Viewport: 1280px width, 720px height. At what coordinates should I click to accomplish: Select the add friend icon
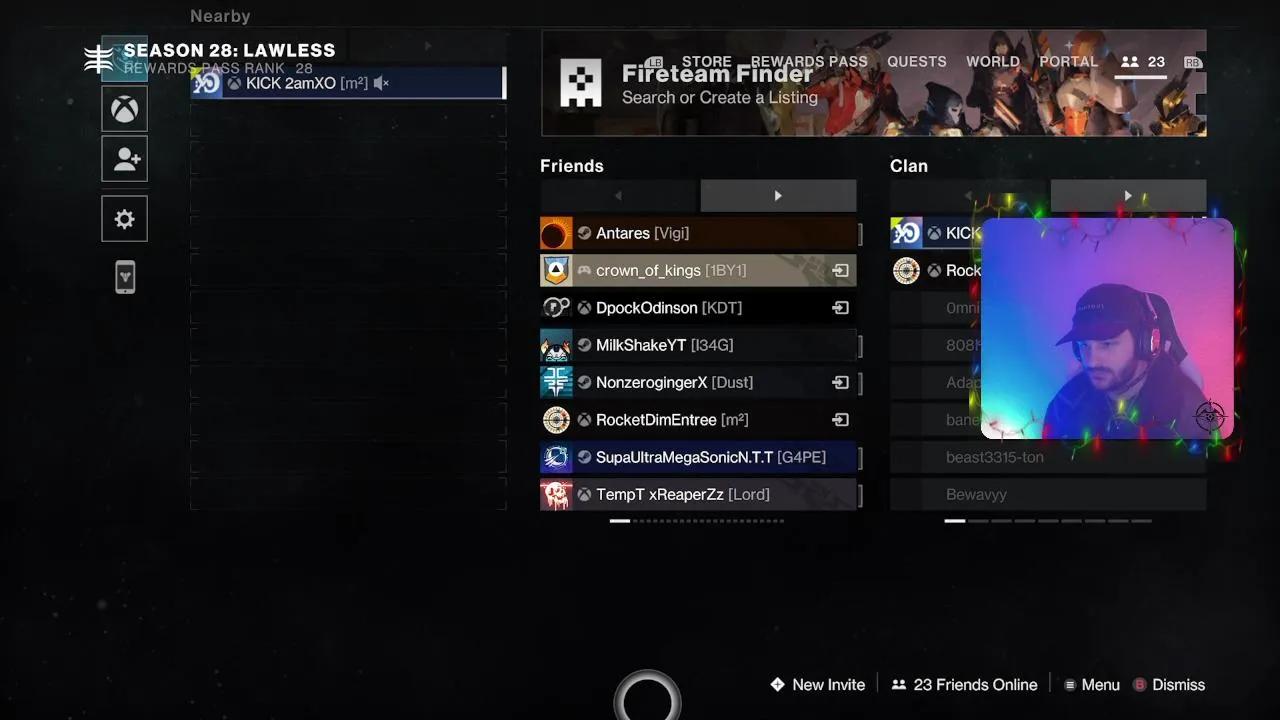click(x=124, y=158)
